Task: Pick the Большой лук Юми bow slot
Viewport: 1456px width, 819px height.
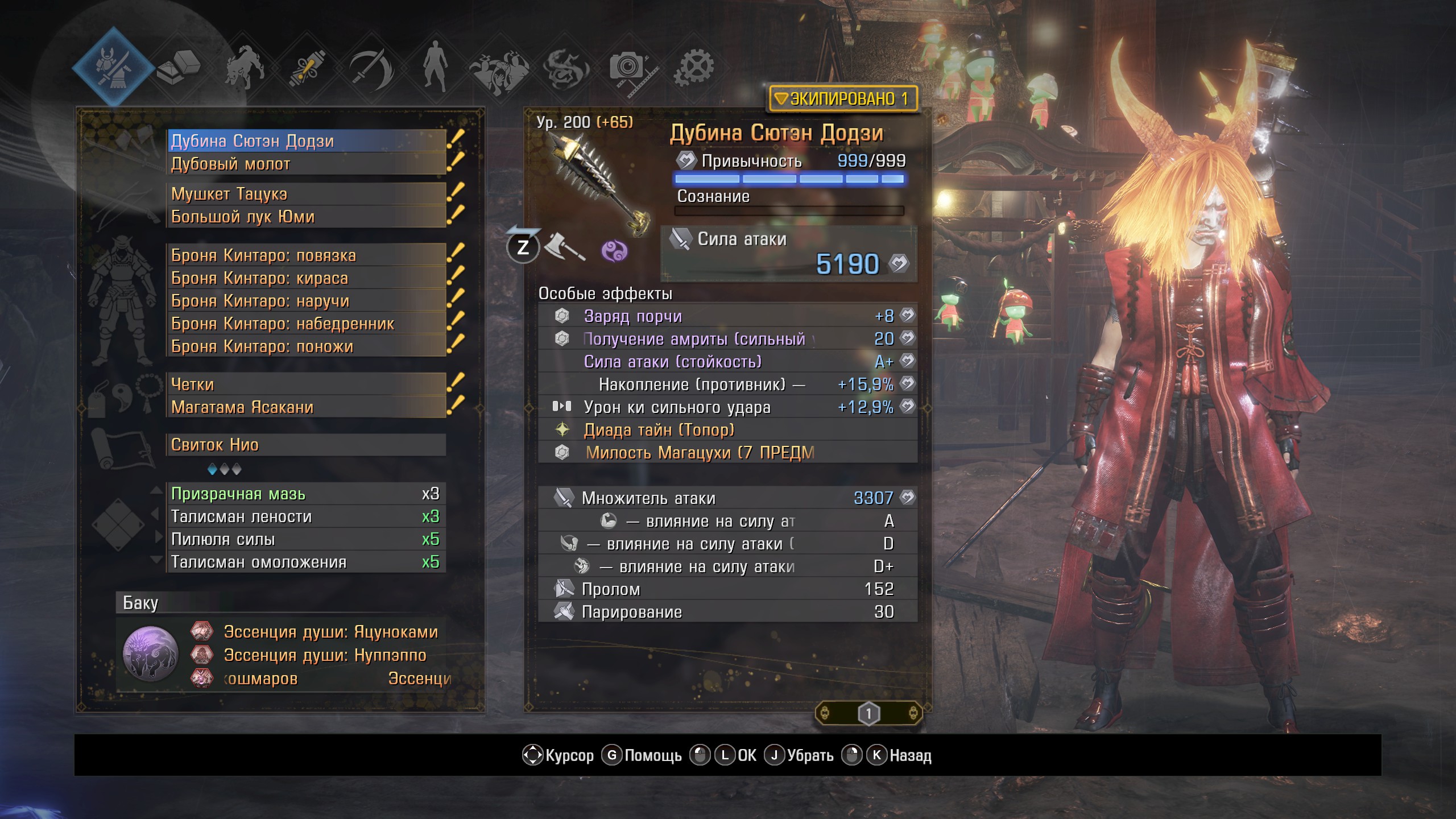Action: click(307, 217)
